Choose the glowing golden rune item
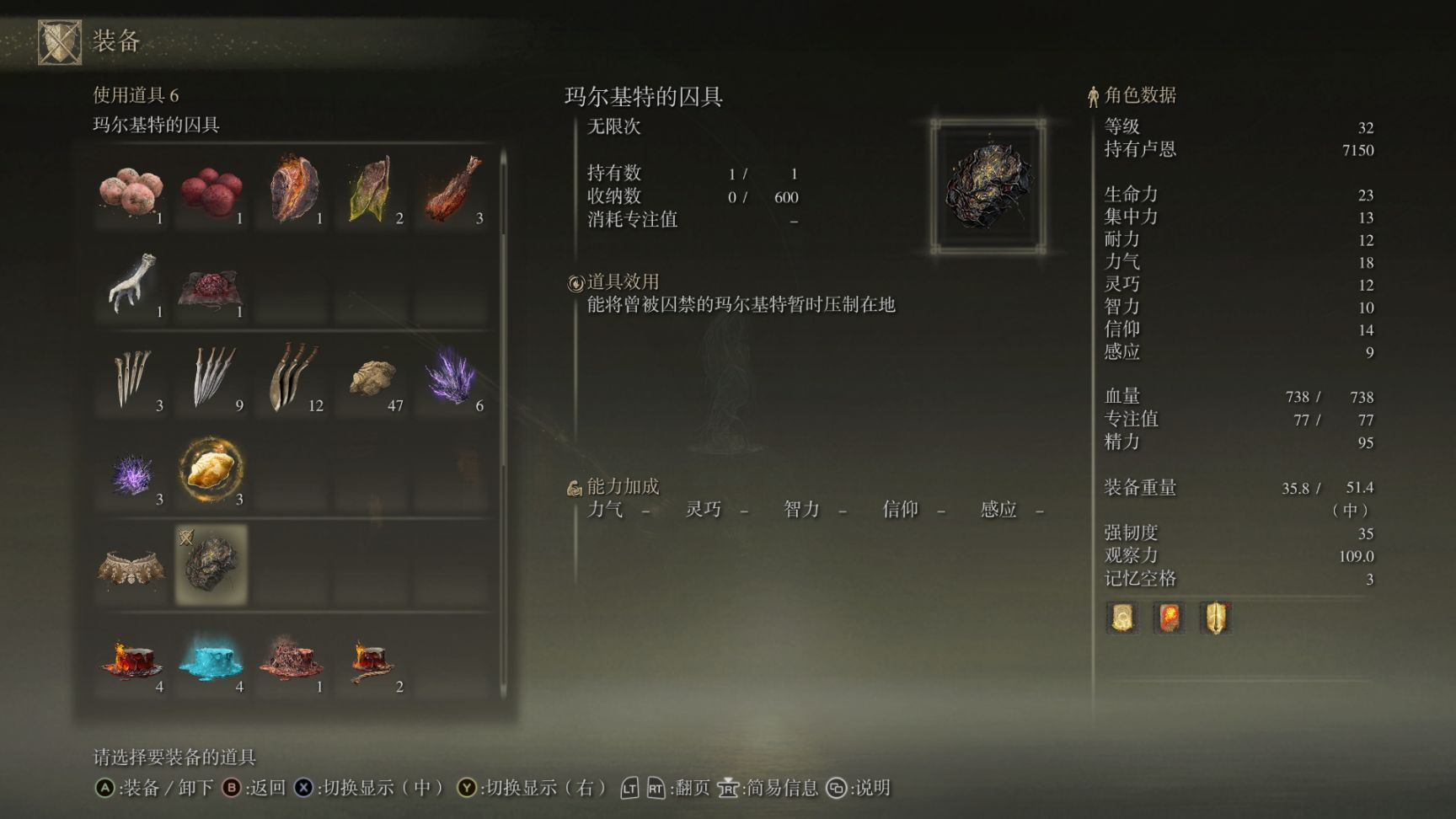1456x819 pixels. coord(211,470)
